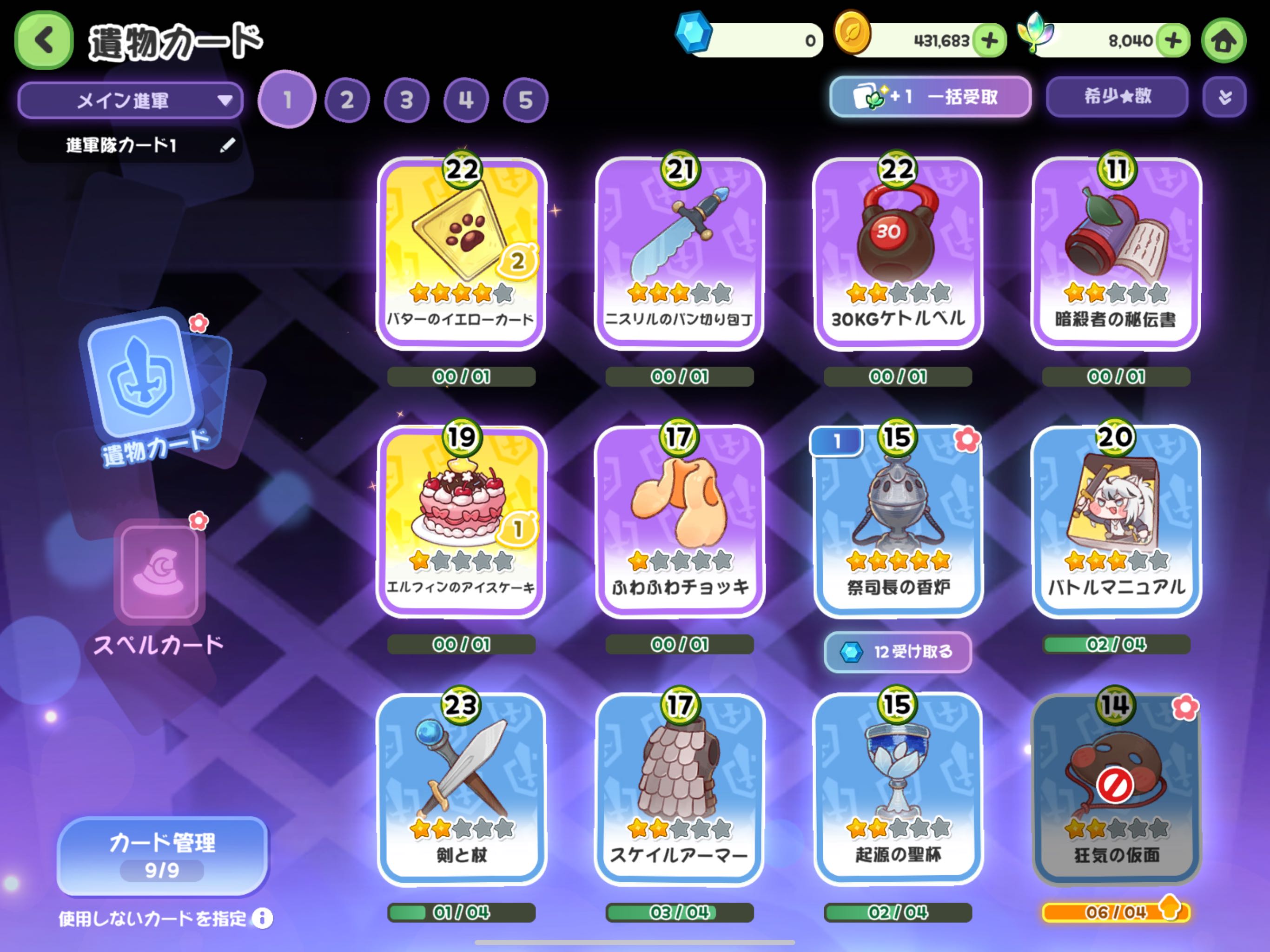Open the メイン進軍 dropdown

coord(131,100)
